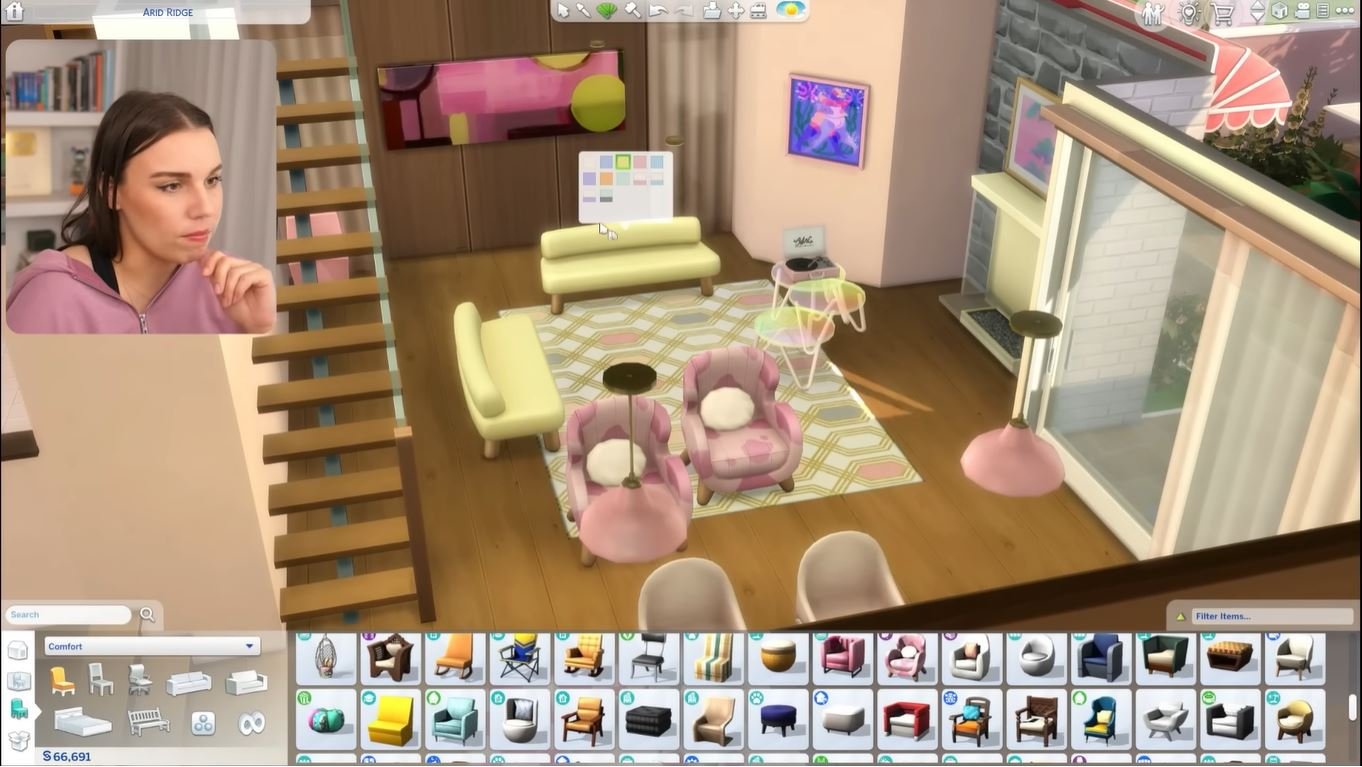This screenshot has height=767, width=1362.
Task: Click the manage household icon with two Sims
Action: tap(1152, 13)
